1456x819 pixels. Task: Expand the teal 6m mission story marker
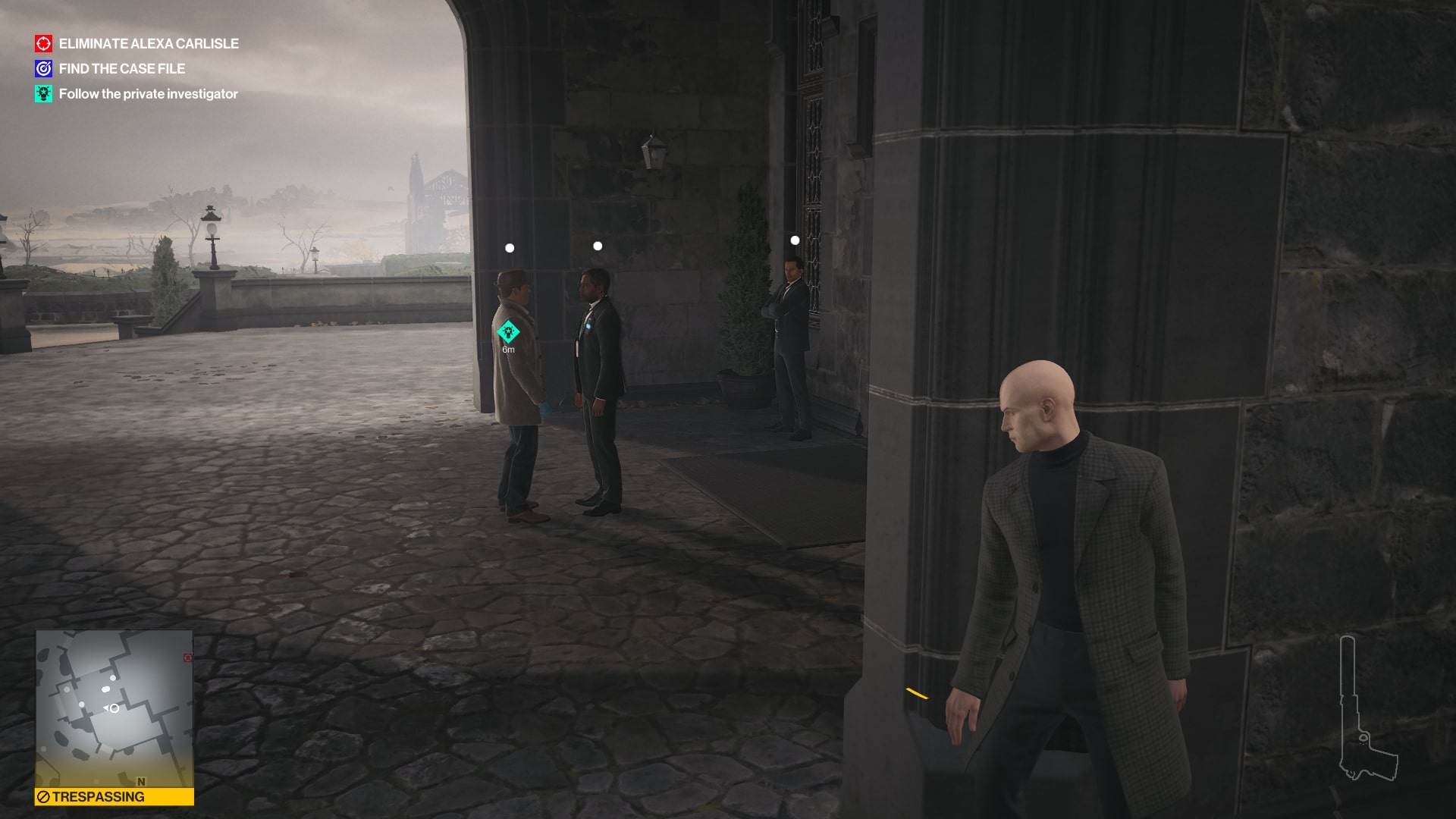point(508,331)
